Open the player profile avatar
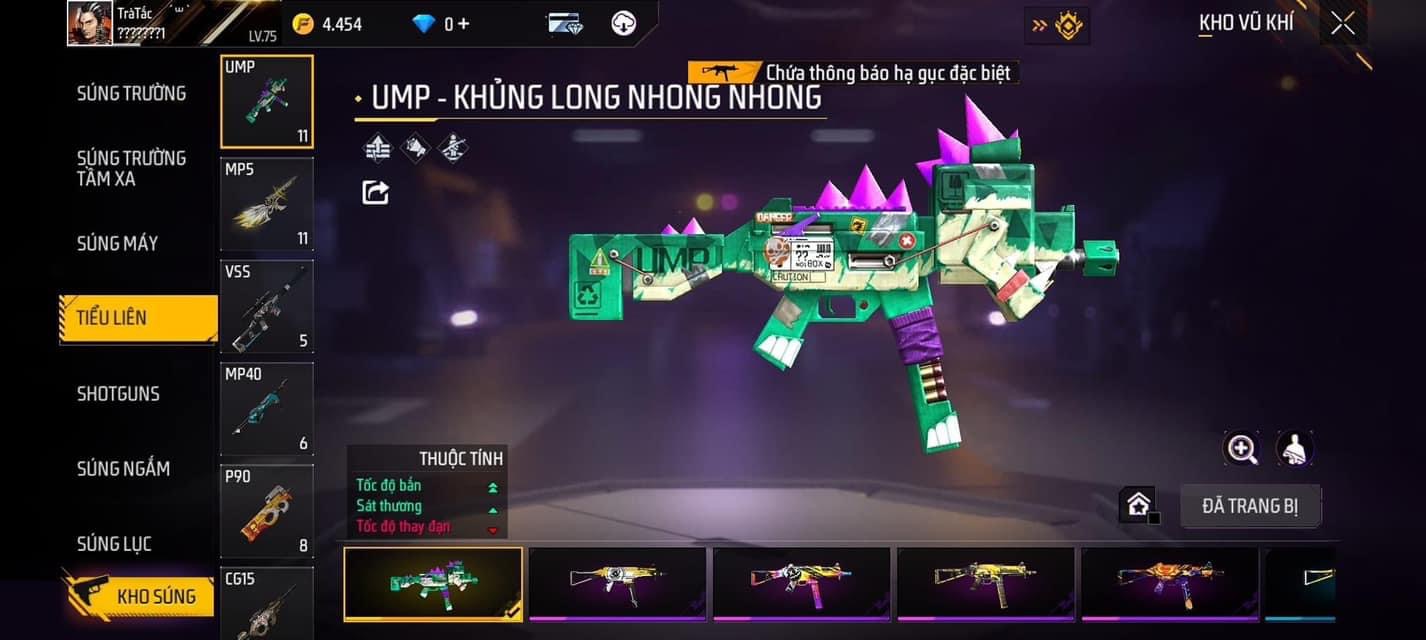 [89, 23]
